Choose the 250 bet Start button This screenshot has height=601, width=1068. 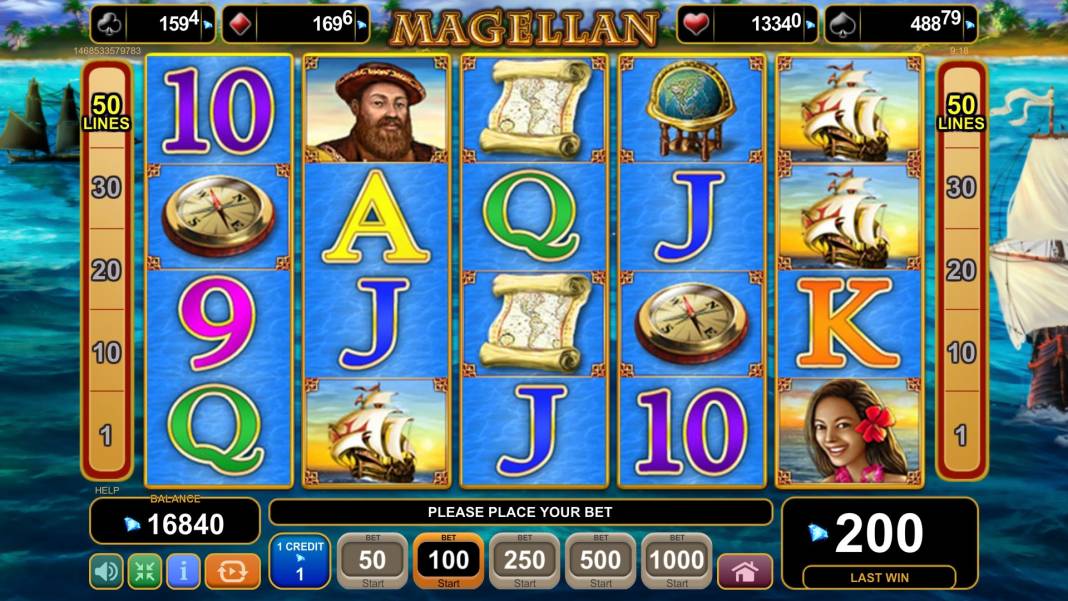524,561
